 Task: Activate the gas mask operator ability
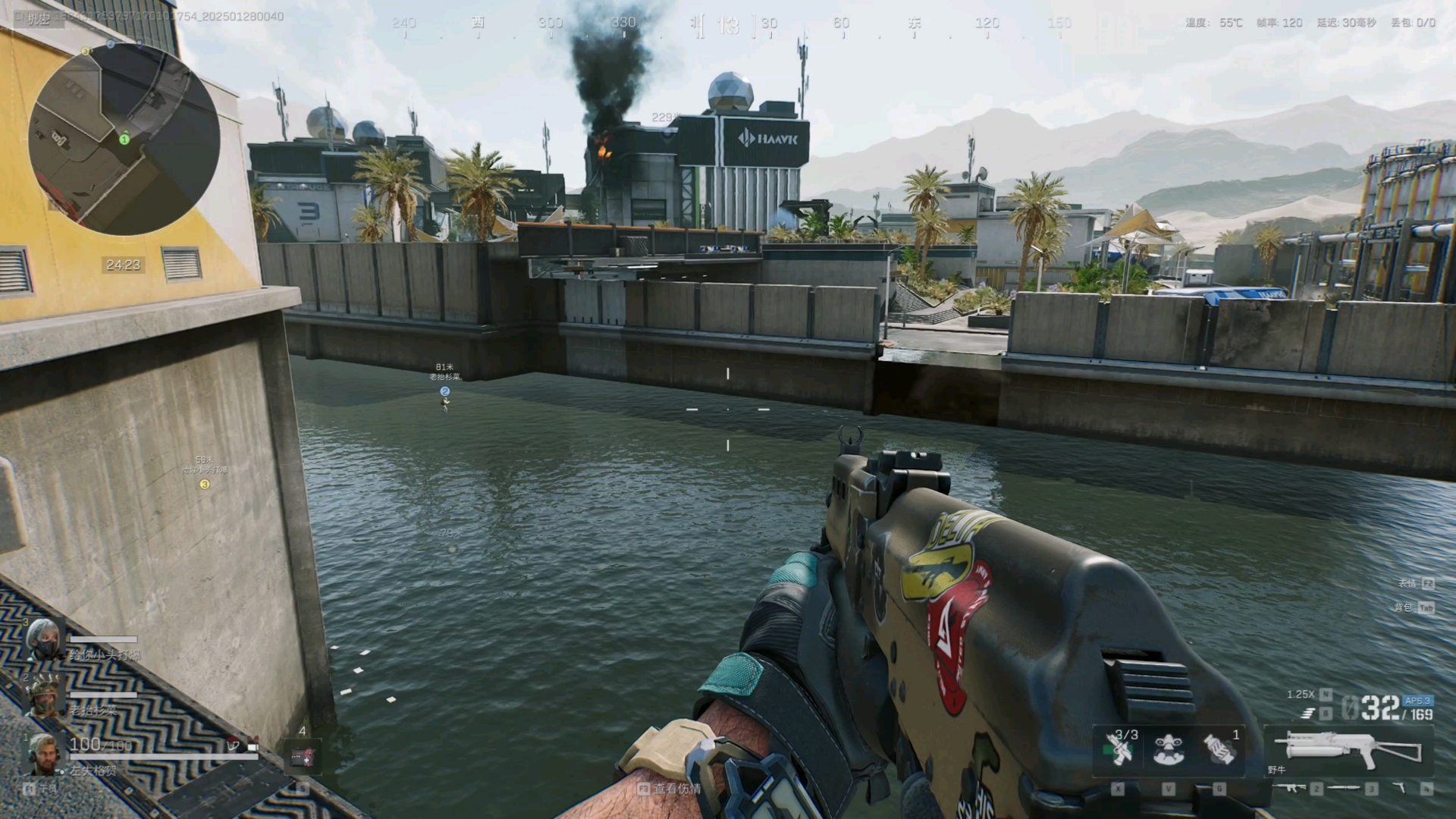click(x=1169, y=748)
